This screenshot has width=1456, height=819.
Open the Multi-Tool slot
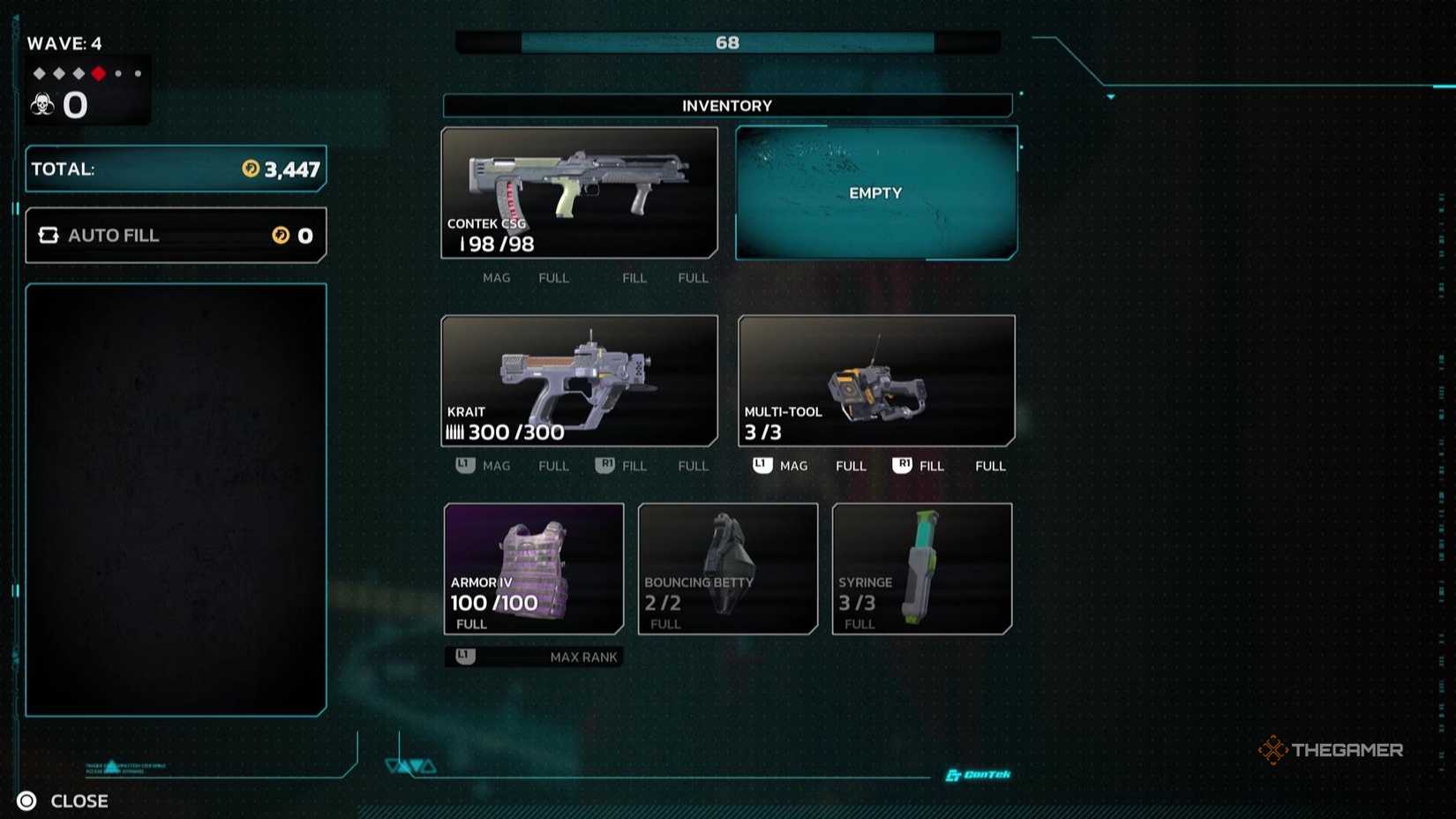click(x=876, y=380)
